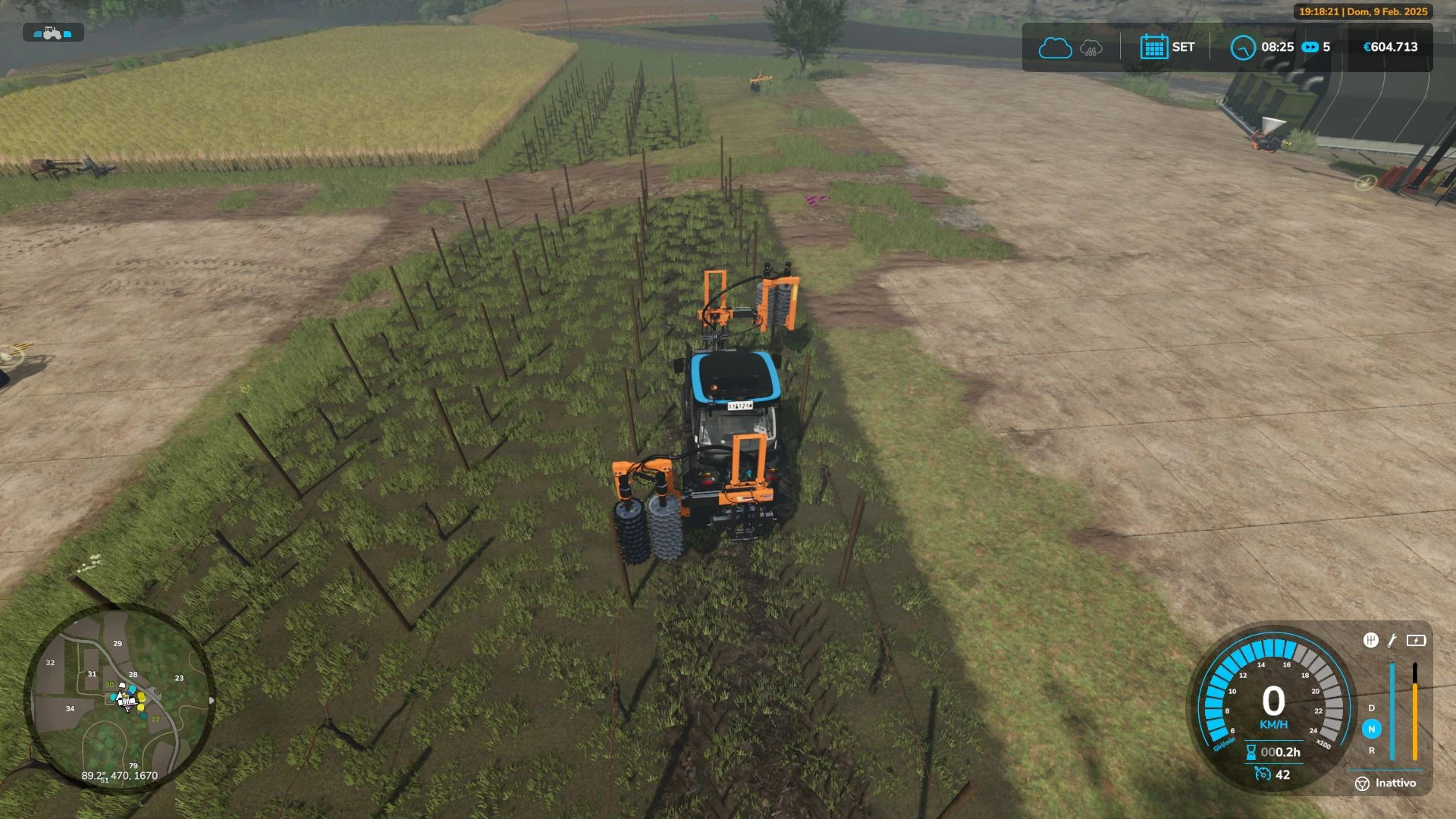Click the fast-forward time scale icon

click(x=1310, y=47)
